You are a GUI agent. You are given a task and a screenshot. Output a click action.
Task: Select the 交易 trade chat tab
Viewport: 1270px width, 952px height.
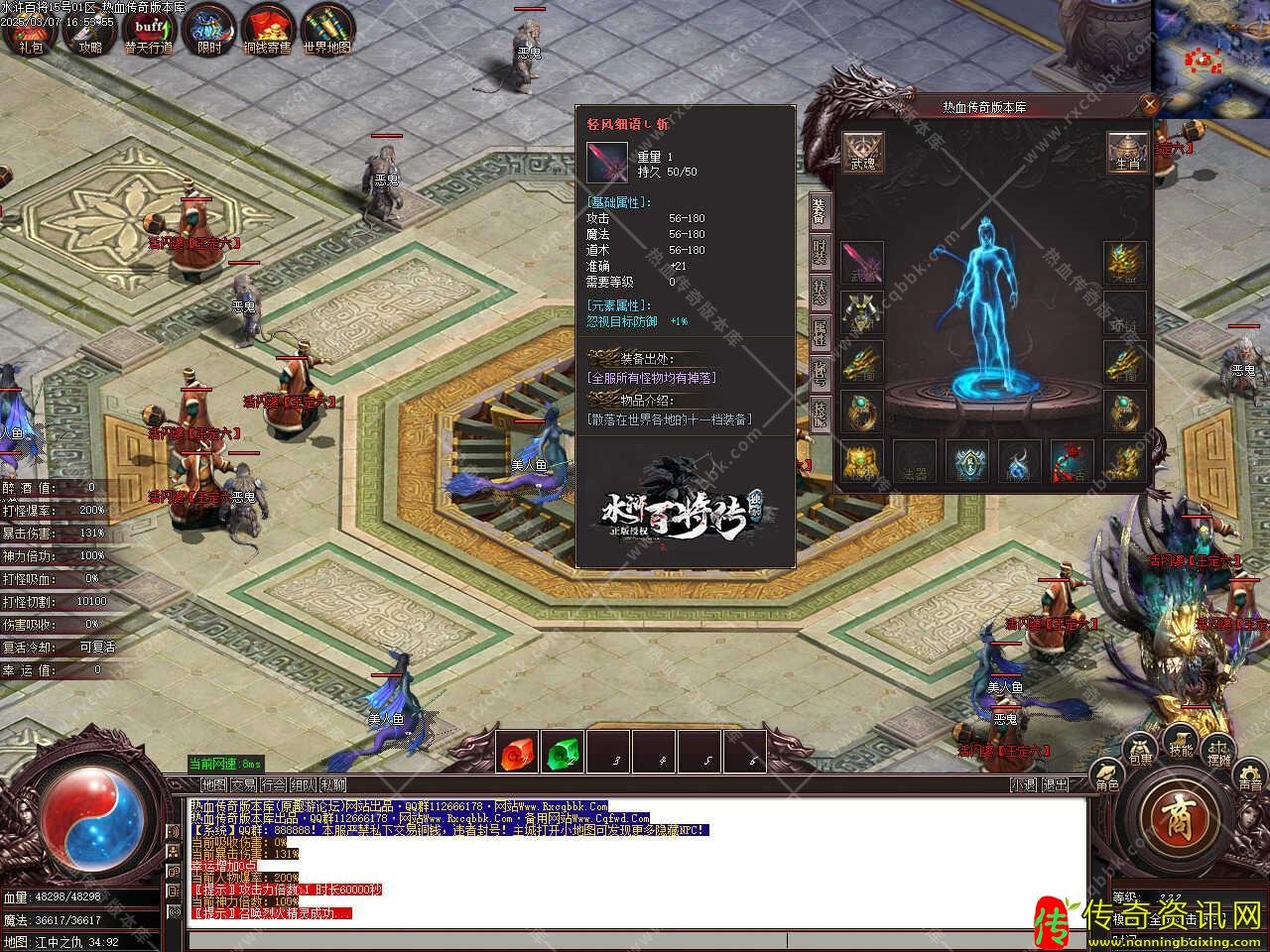pyautogui.click(x=243, y=784)
